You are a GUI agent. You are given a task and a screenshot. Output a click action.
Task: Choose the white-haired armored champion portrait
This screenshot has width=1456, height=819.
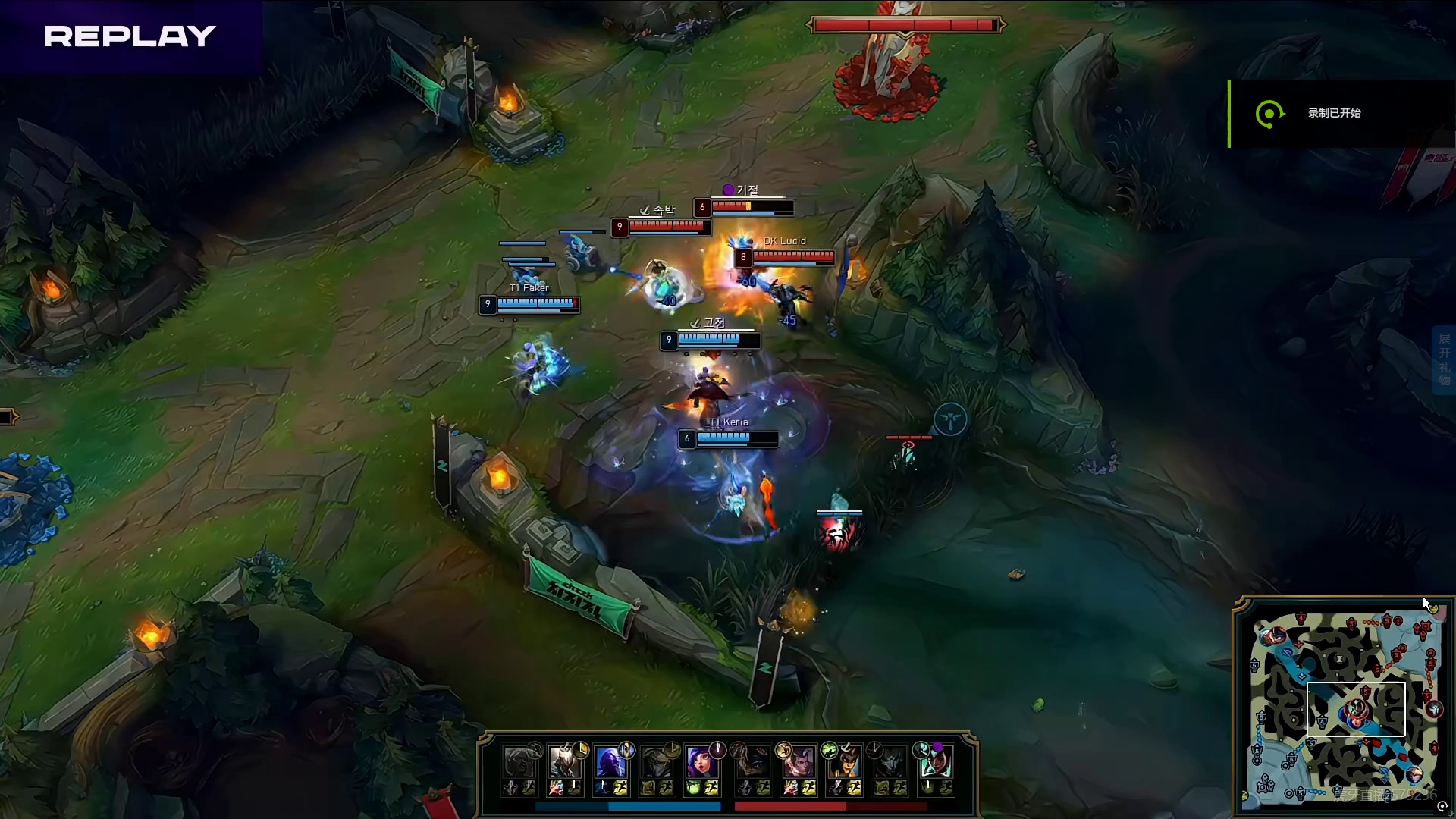564,761
